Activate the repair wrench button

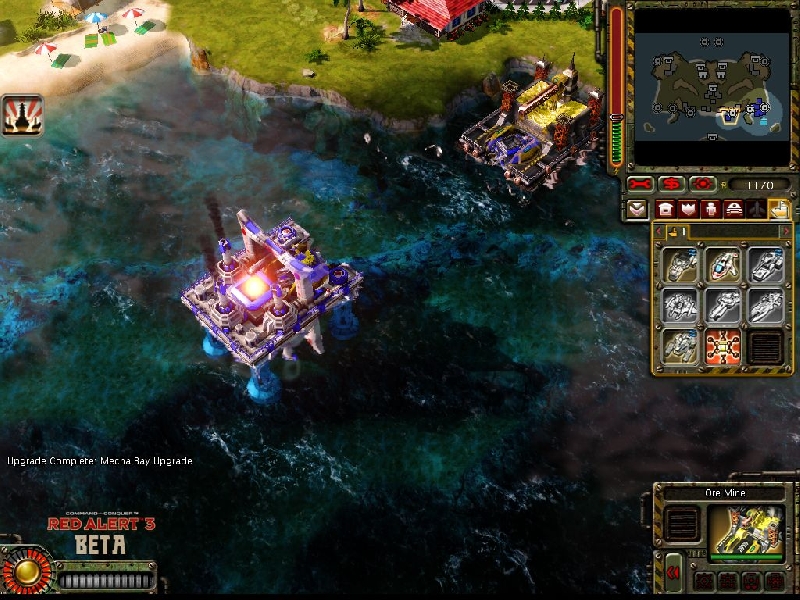click(x=640, y=185)
